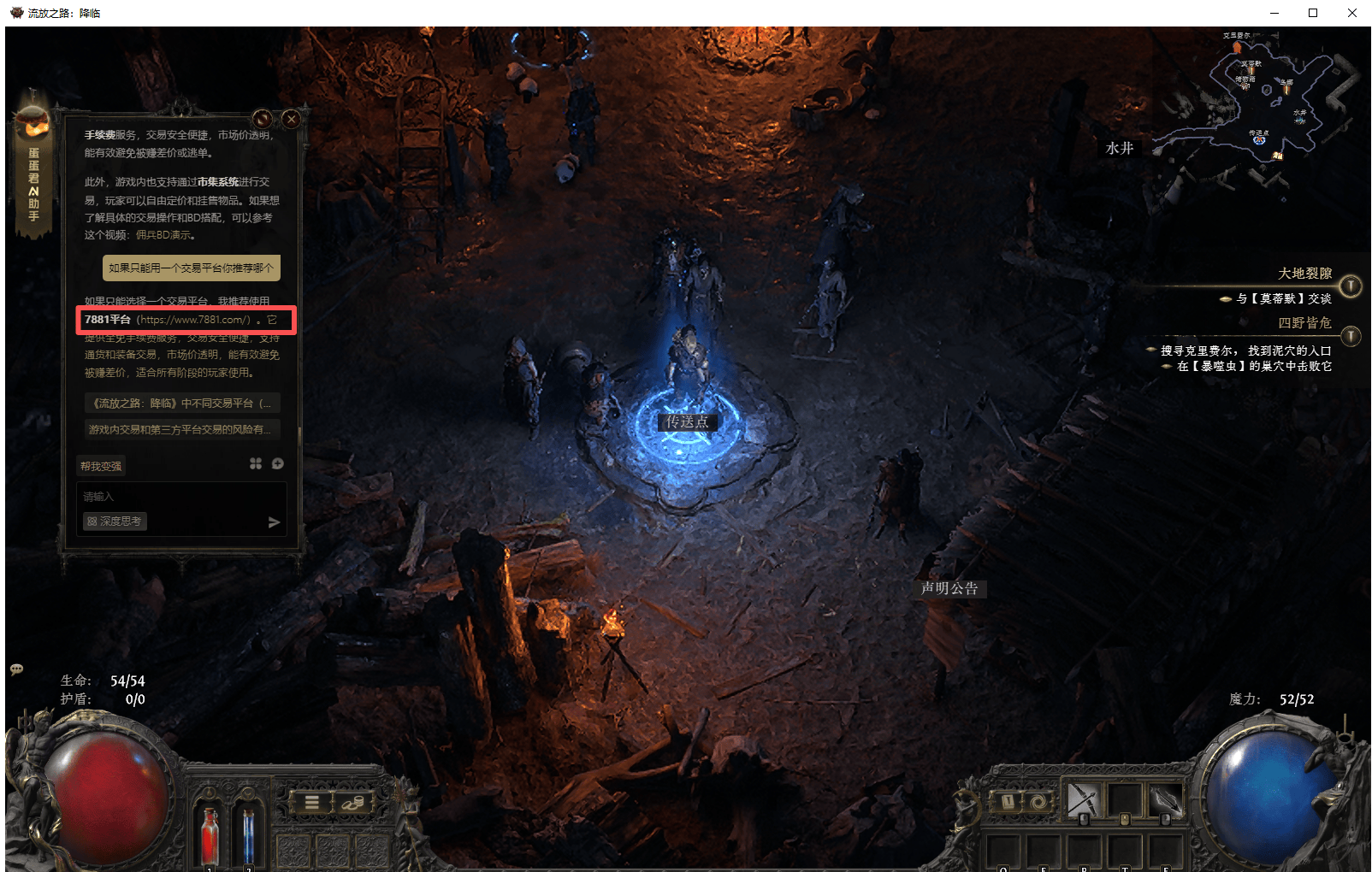Image resolution: width=1372 pixels, height=872 pixels.
Task: Select the suggested question about 第三方平台交易的风险
Action: pos(180,429)
